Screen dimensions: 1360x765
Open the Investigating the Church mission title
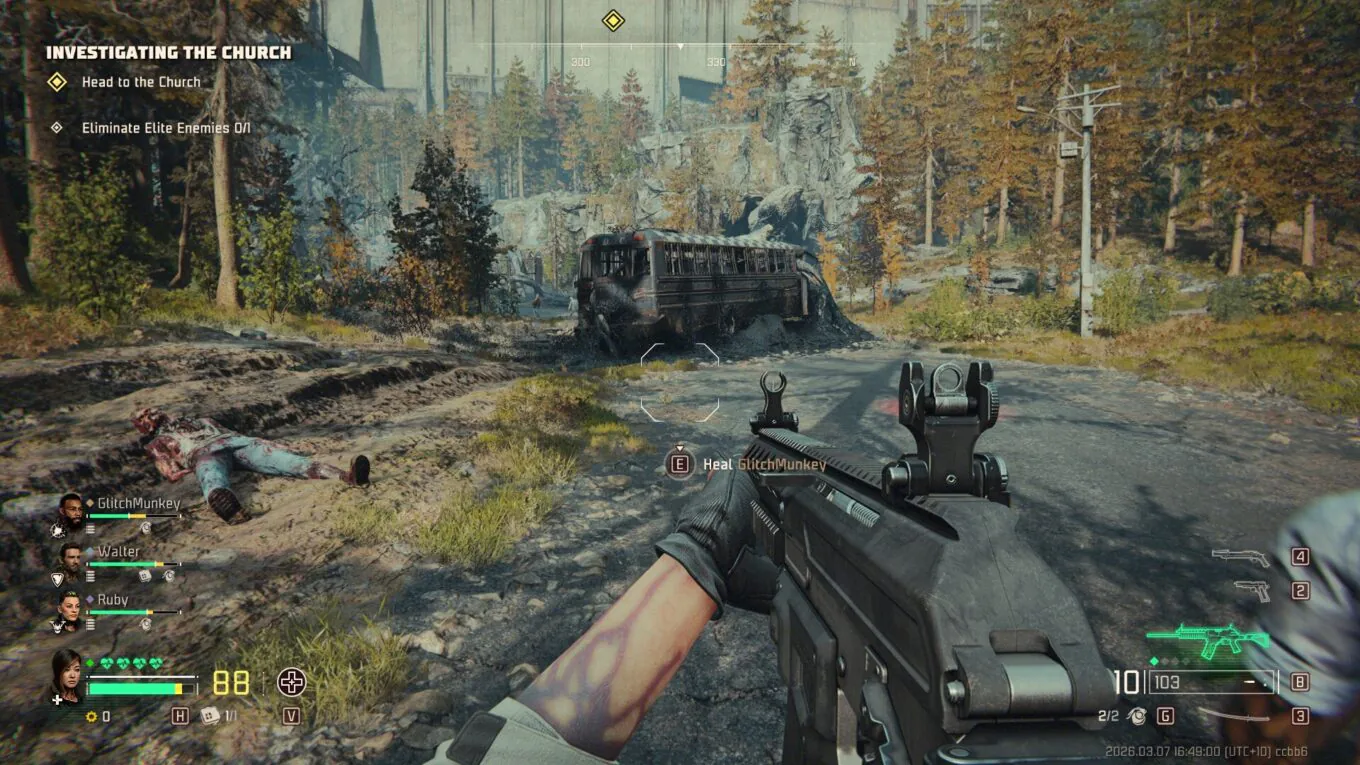click(168, 52)
